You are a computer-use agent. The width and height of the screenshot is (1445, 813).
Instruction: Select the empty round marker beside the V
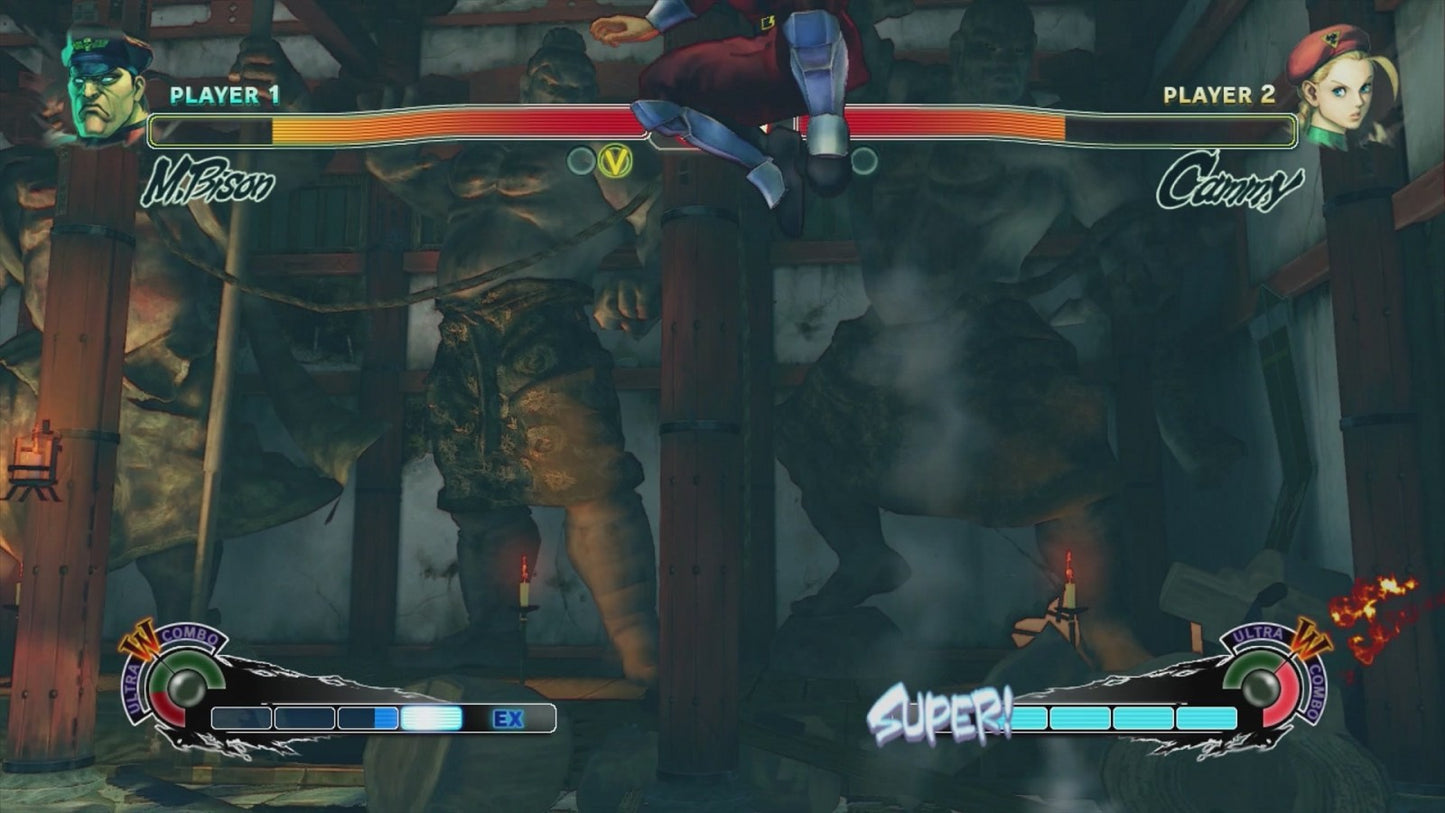coord(579,159)
